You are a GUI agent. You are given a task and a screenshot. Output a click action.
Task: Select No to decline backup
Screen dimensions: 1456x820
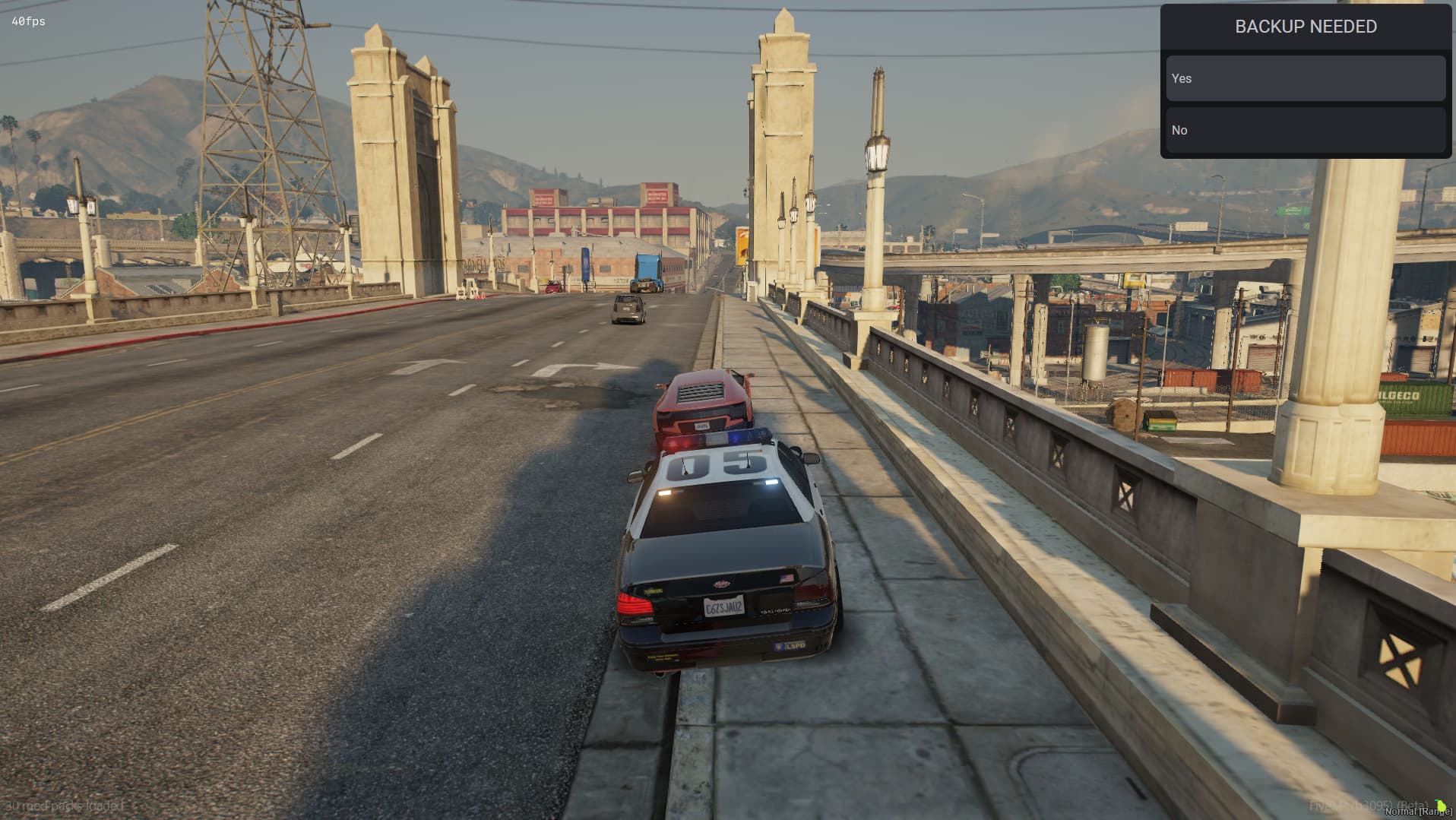tap(1305, 130)
